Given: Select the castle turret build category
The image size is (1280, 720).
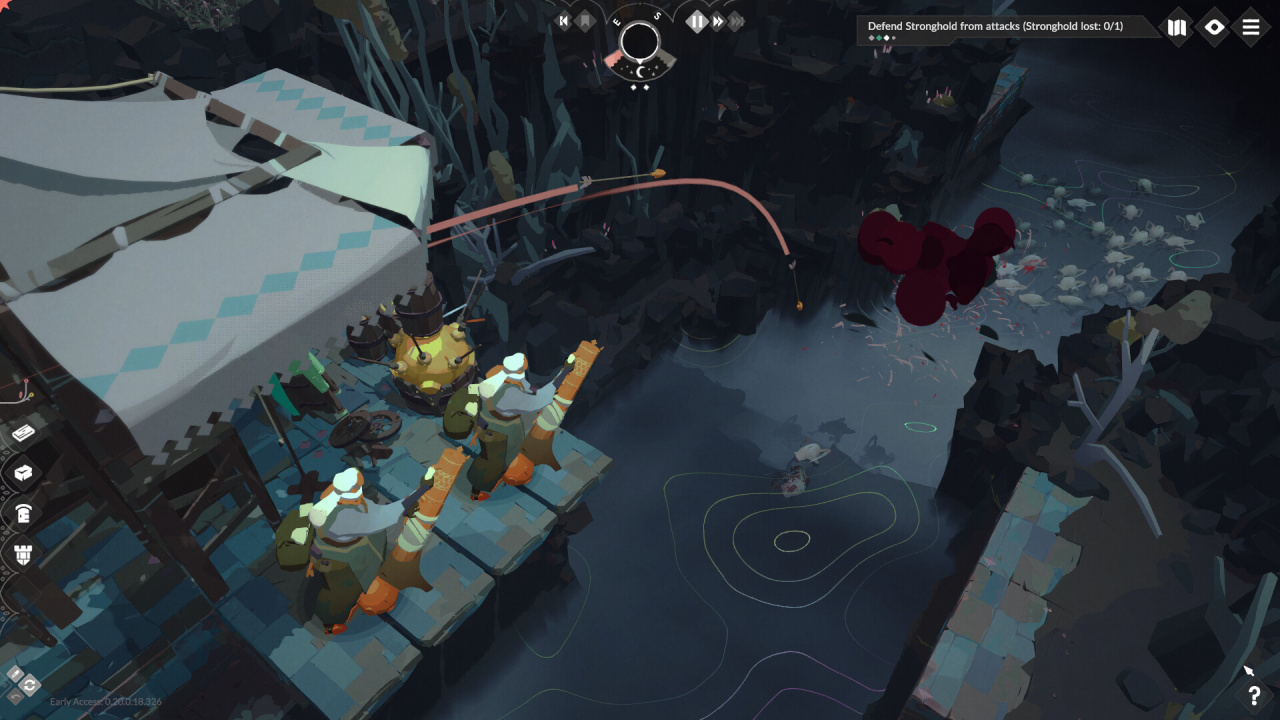Looking at the screenshot, I should click(x=24, y=553).
